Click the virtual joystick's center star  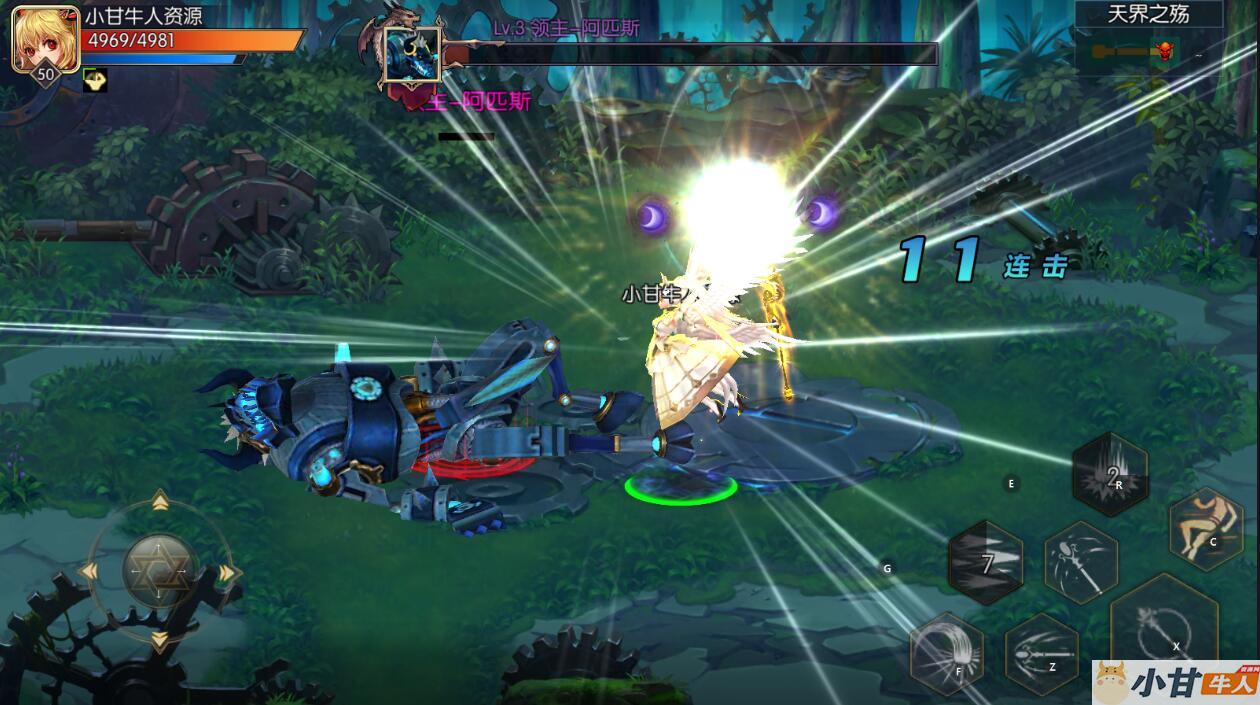click(x=160, y=570)
